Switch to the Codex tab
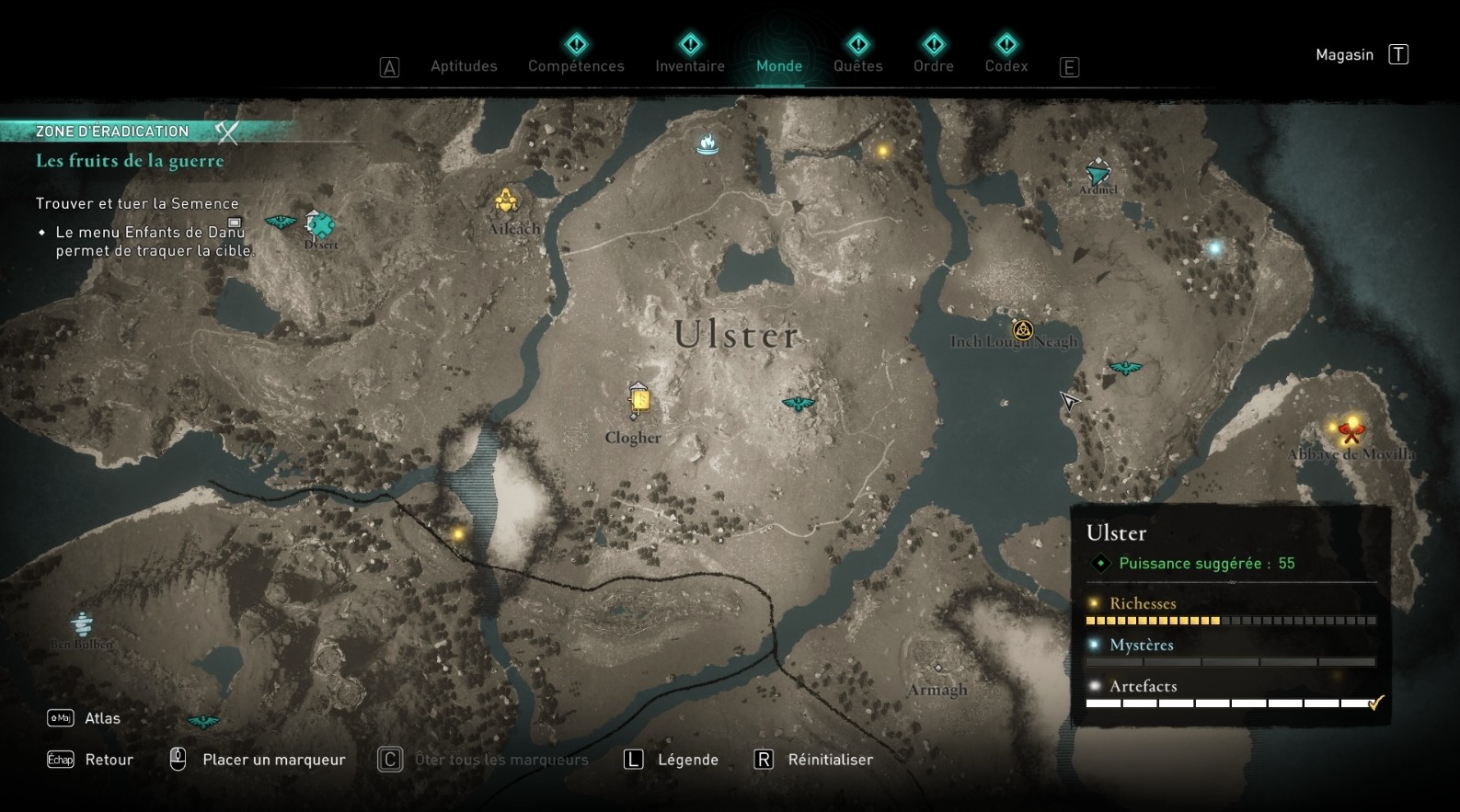The image size is (1460, 812). (x=1006, y=65)
